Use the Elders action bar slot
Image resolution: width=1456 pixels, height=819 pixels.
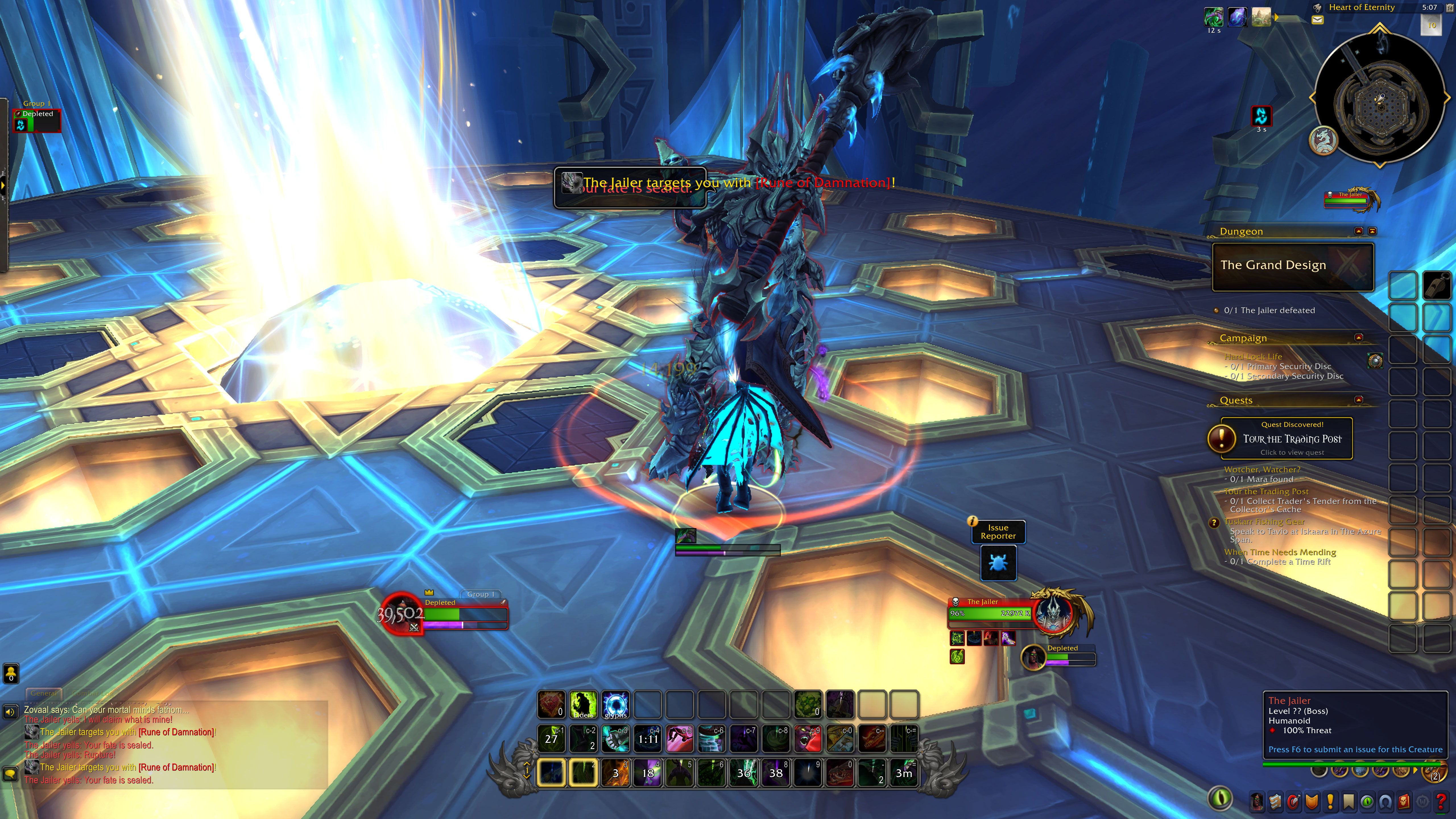tap(583, 705)
